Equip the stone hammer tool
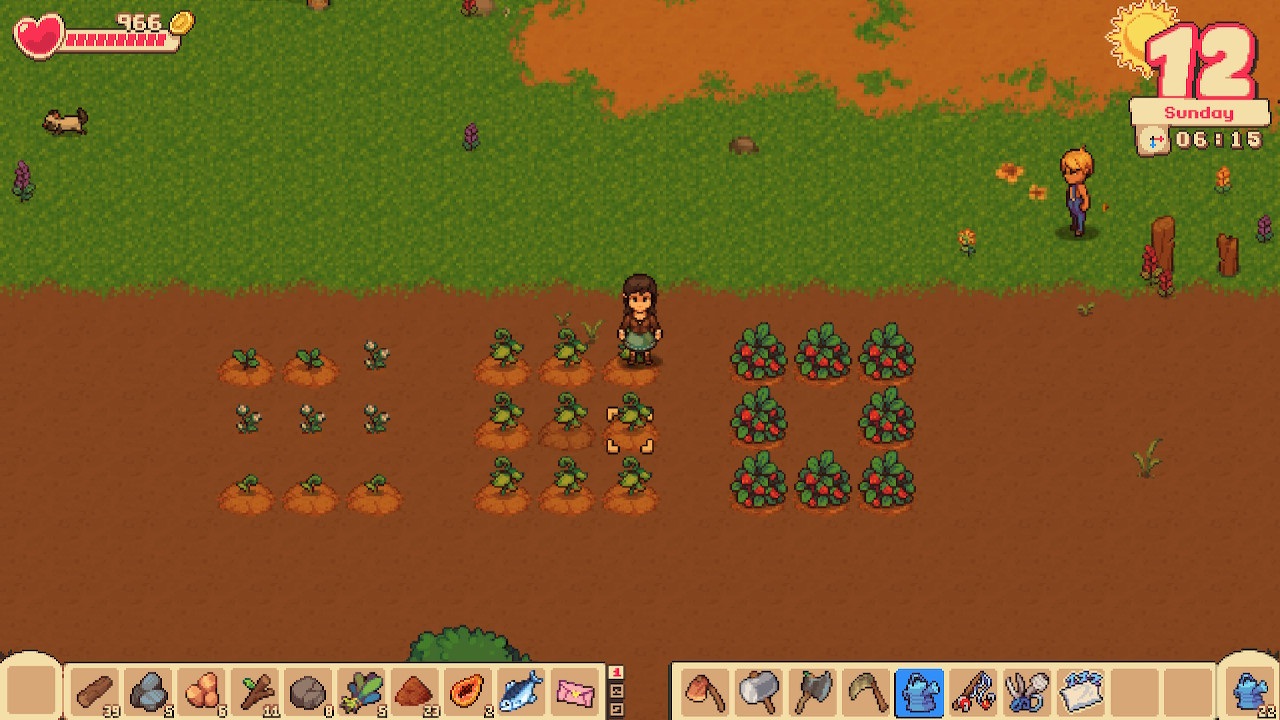Viewport: 1280px width, 720px height. coord(759,691)
